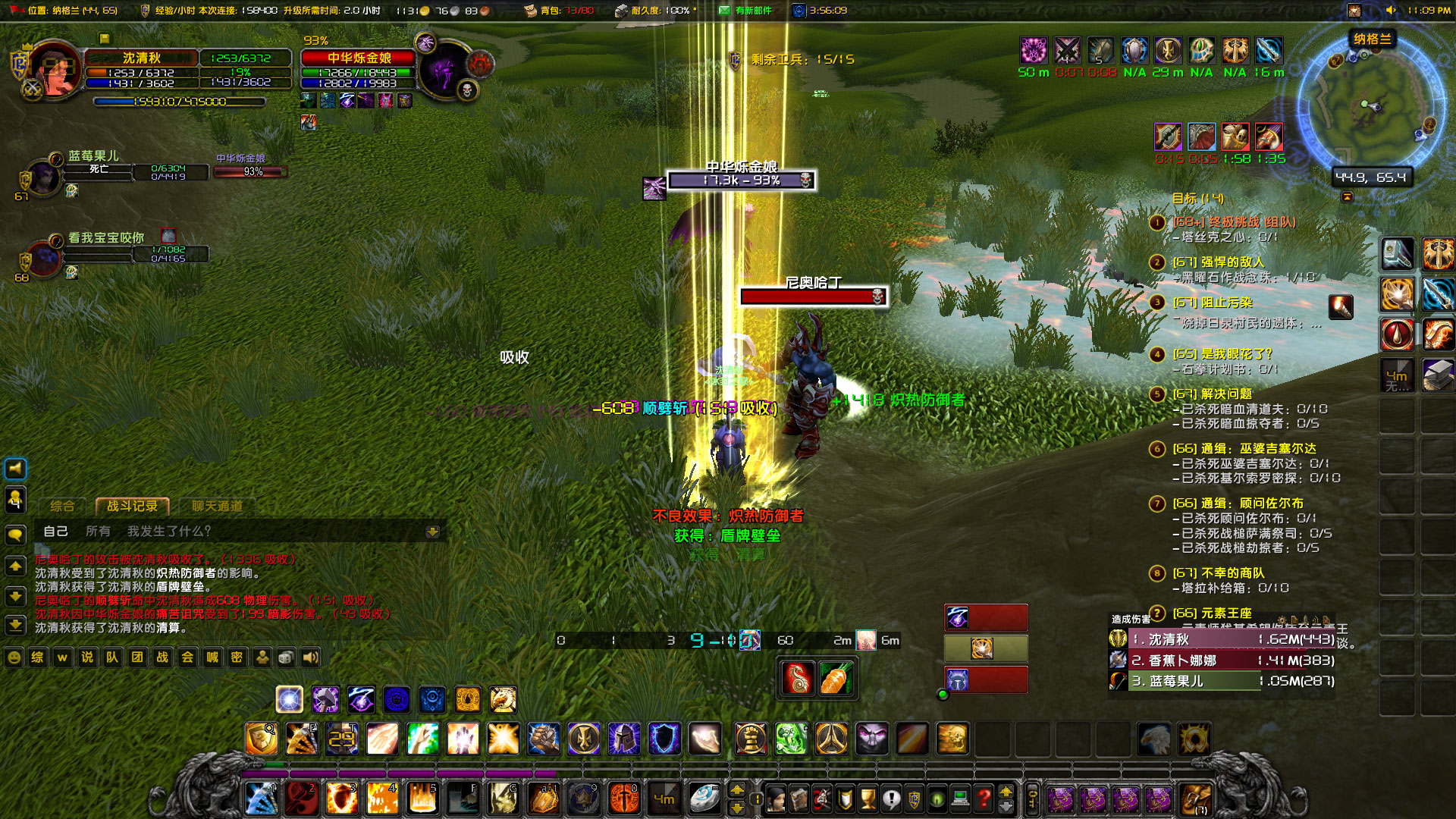Screen dimensions: 1456x819
Task: Click the green status dot beside the red bars
Action: point(943,692)
